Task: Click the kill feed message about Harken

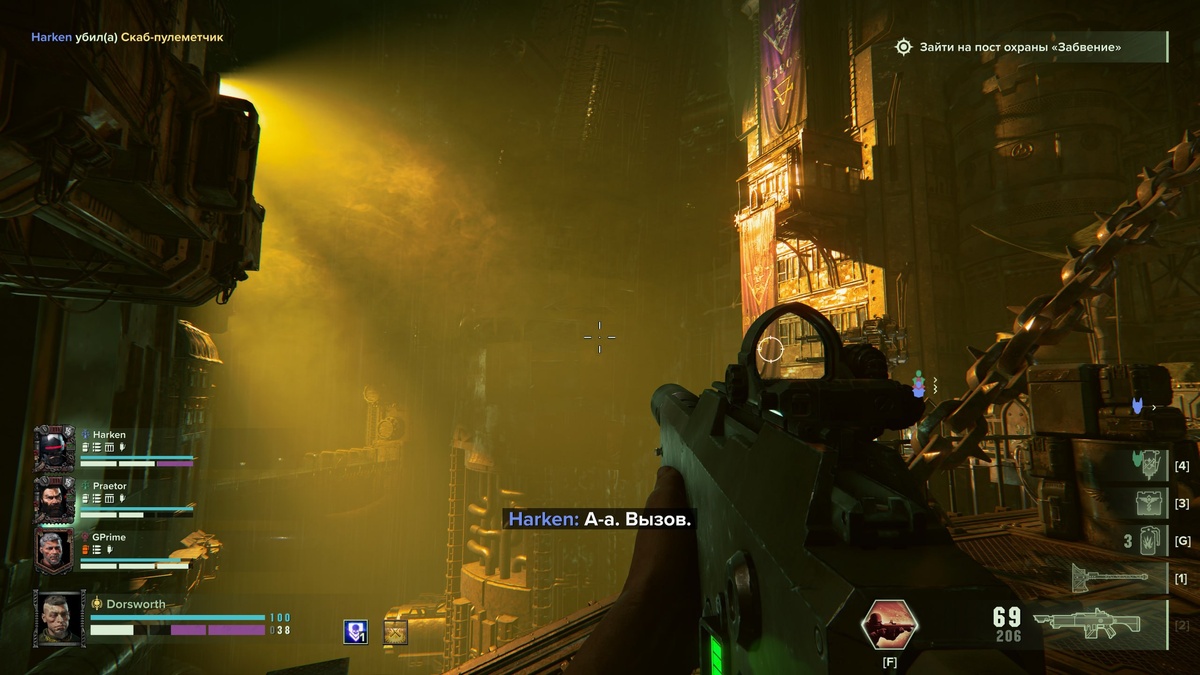Action: [x=127, y=37]
